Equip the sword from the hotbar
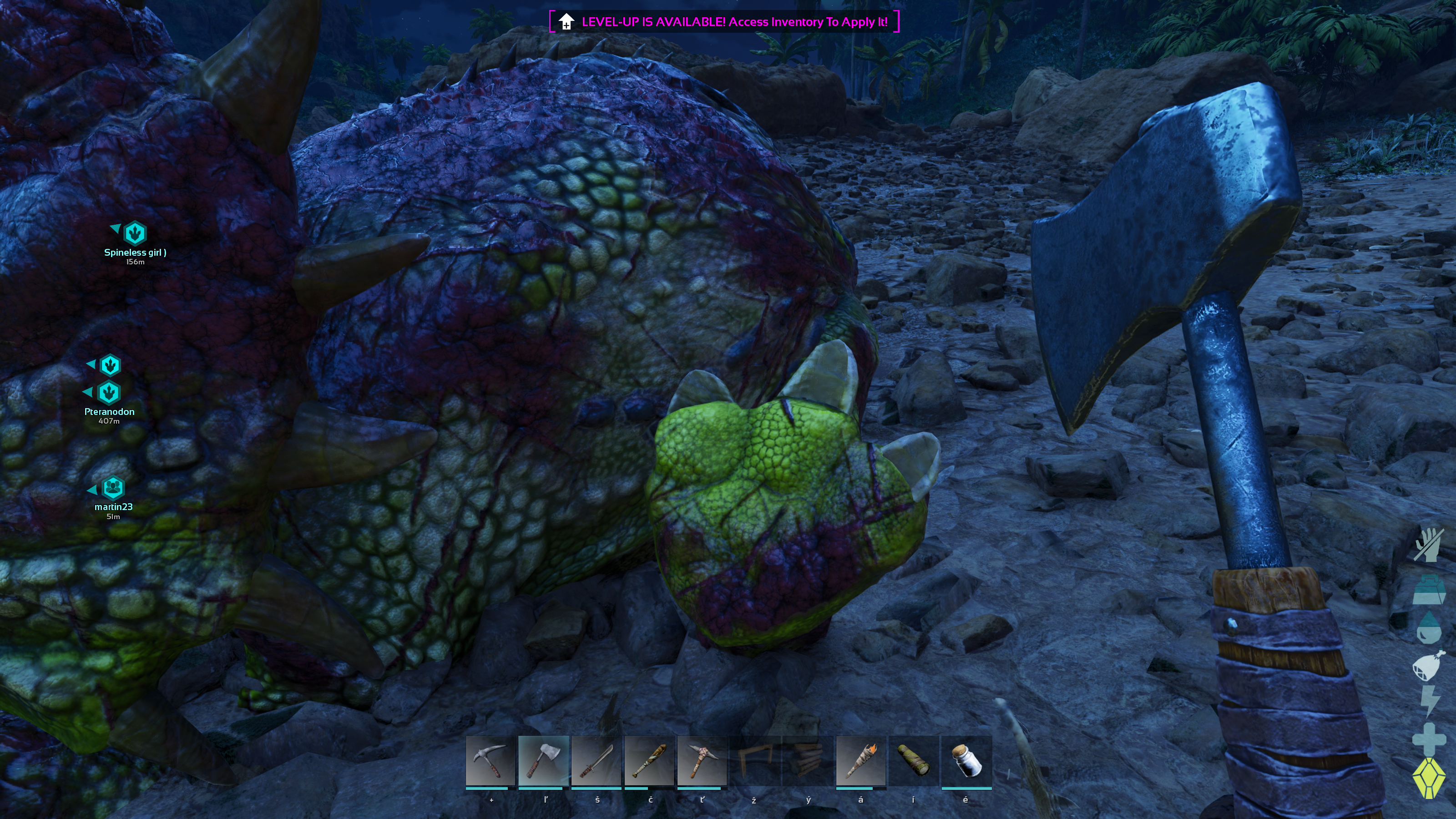1456x819 pixels. pos(597,761)
